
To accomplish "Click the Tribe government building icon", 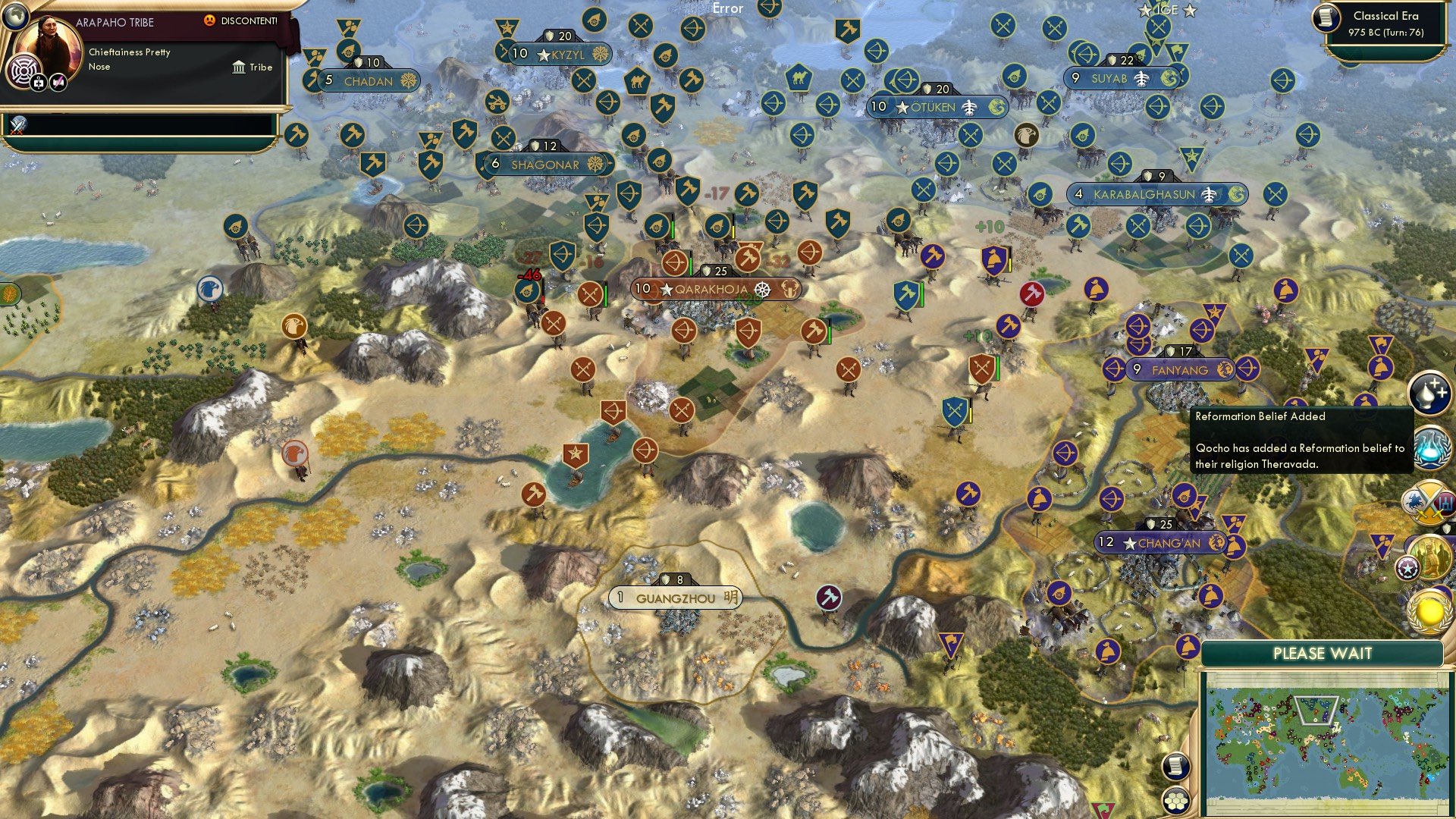I will tap(240, 67).
